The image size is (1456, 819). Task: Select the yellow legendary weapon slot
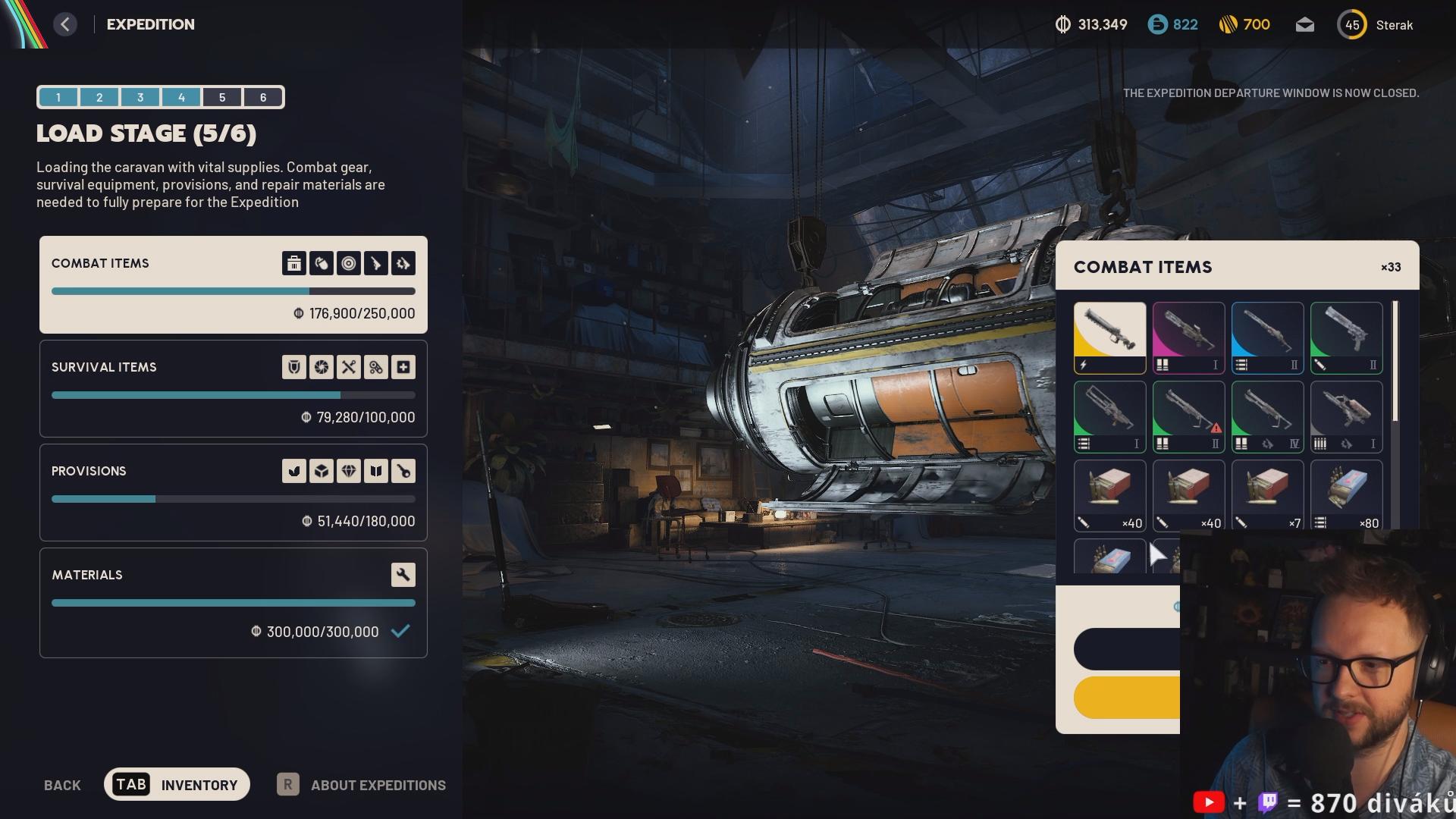(x=1109, y=337)
